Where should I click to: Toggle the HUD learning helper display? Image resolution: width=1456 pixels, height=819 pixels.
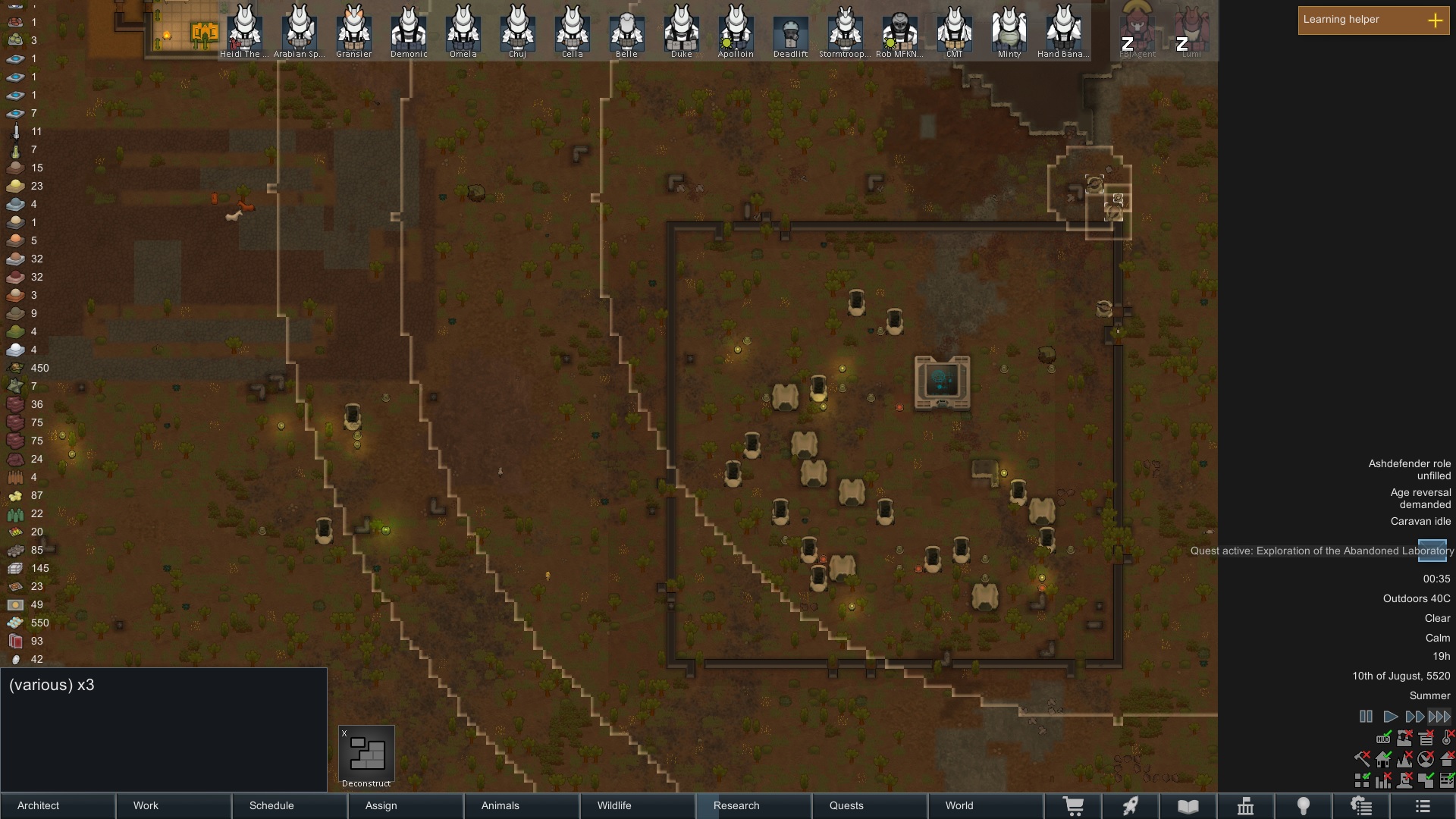(1384, 738)
